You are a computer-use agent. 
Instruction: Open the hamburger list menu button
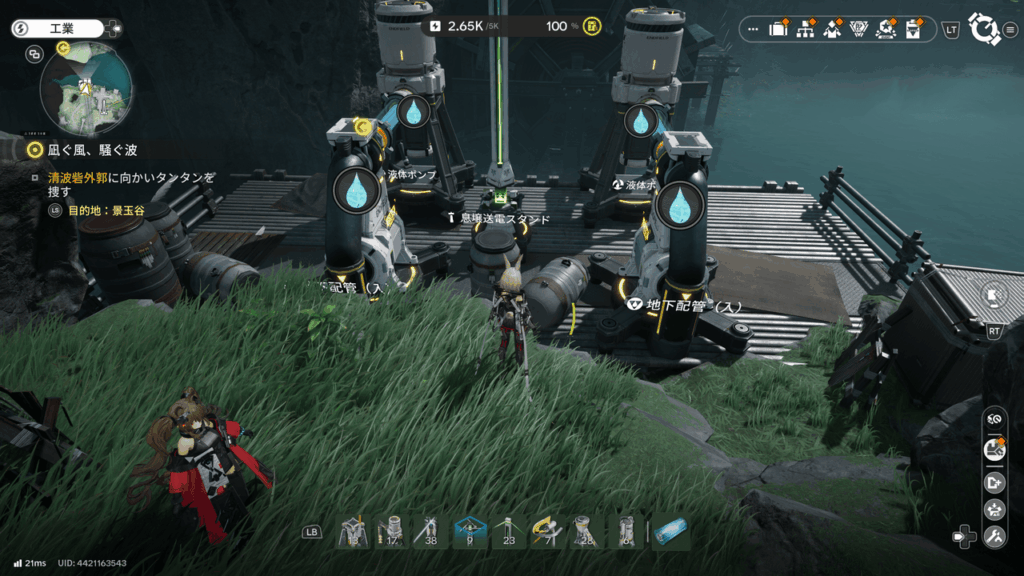pyautogui.click(x=1010, y=29)
